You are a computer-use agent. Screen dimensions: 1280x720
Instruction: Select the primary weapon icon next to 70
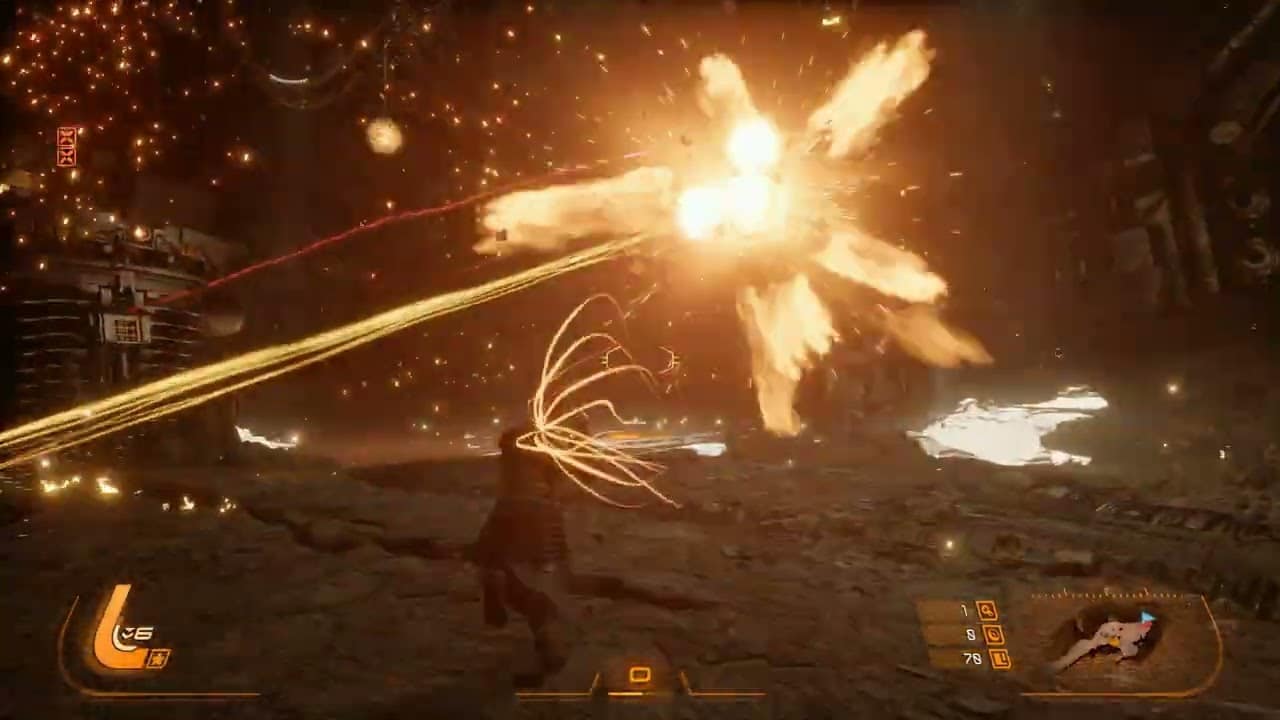click(1001, 659)
